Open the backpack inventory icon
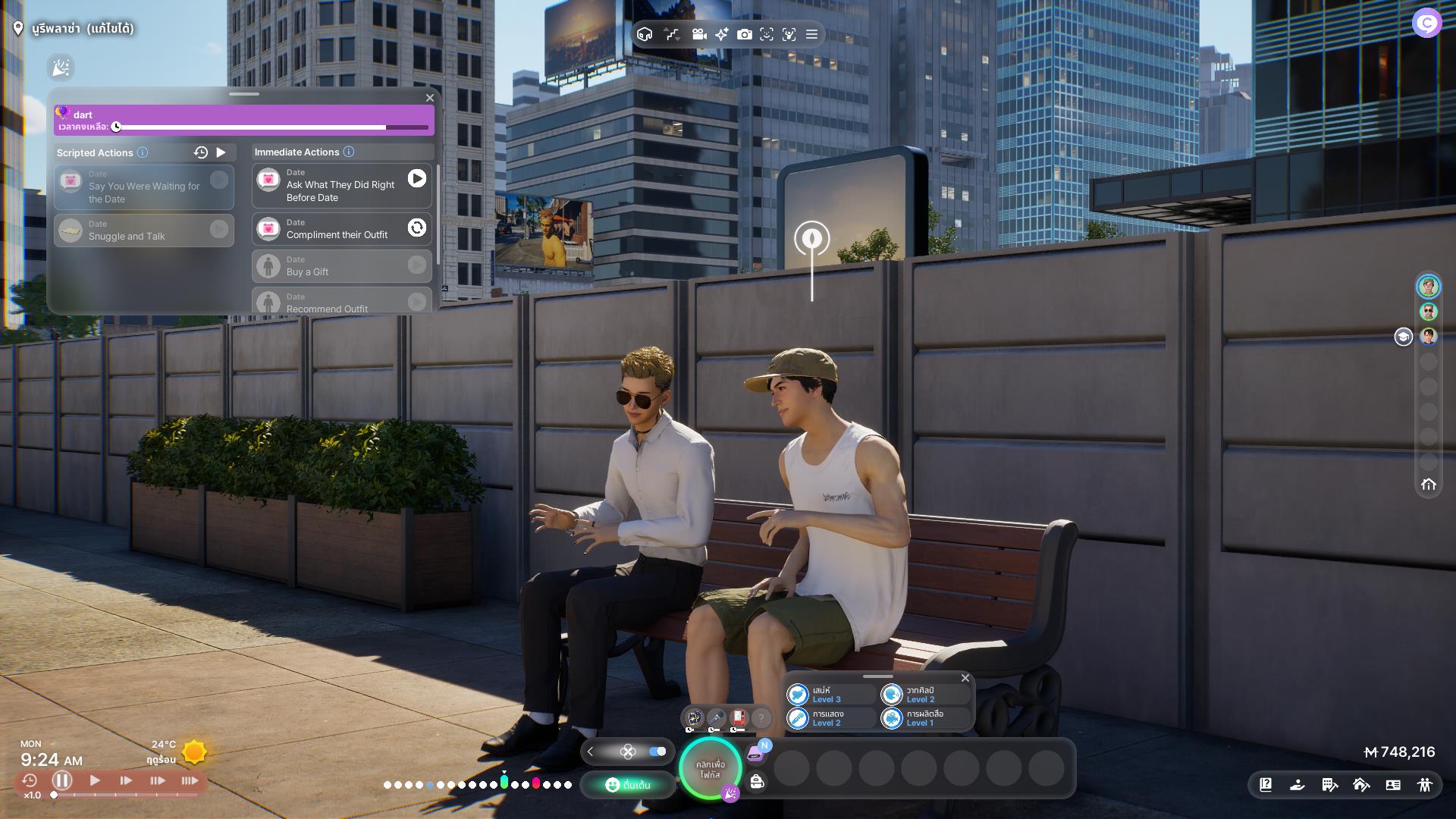Image resolution: width=1456 pixels, height=819 pixels. [x=757, y=782]
